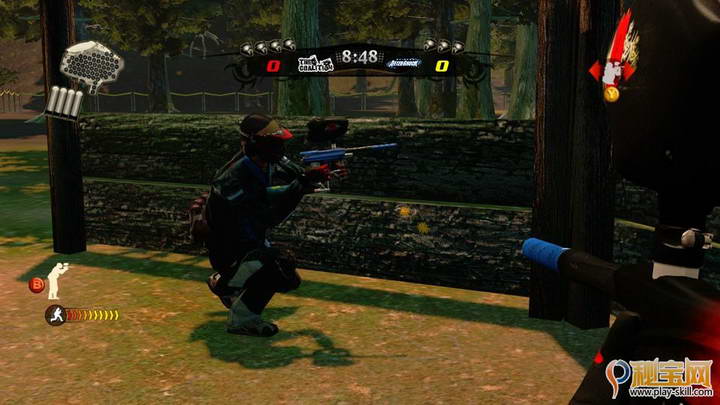Select the left team logo on scoreboard
The height and width of the screenshot is (405, 720).
click(314, 64)
